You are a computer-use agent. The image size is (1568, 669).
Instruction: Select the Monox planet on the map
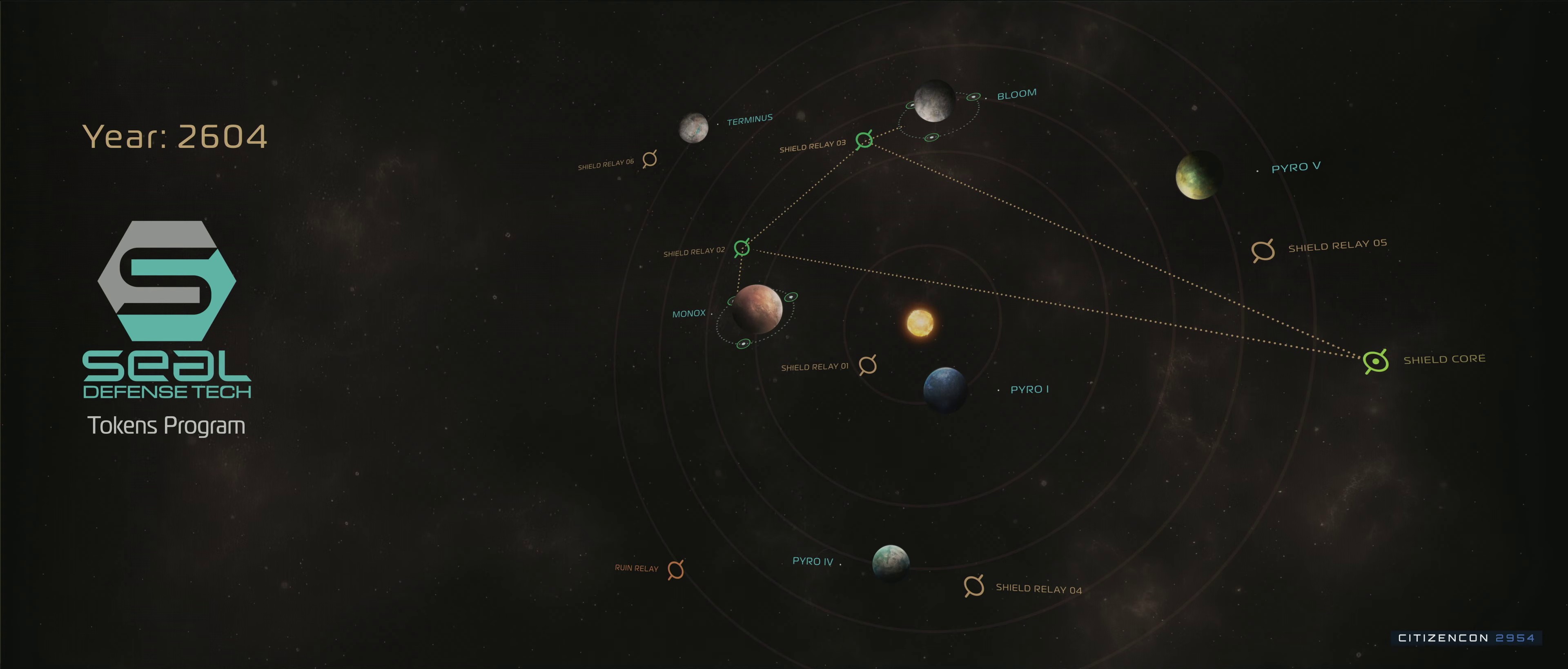click(x=757, y=309)
